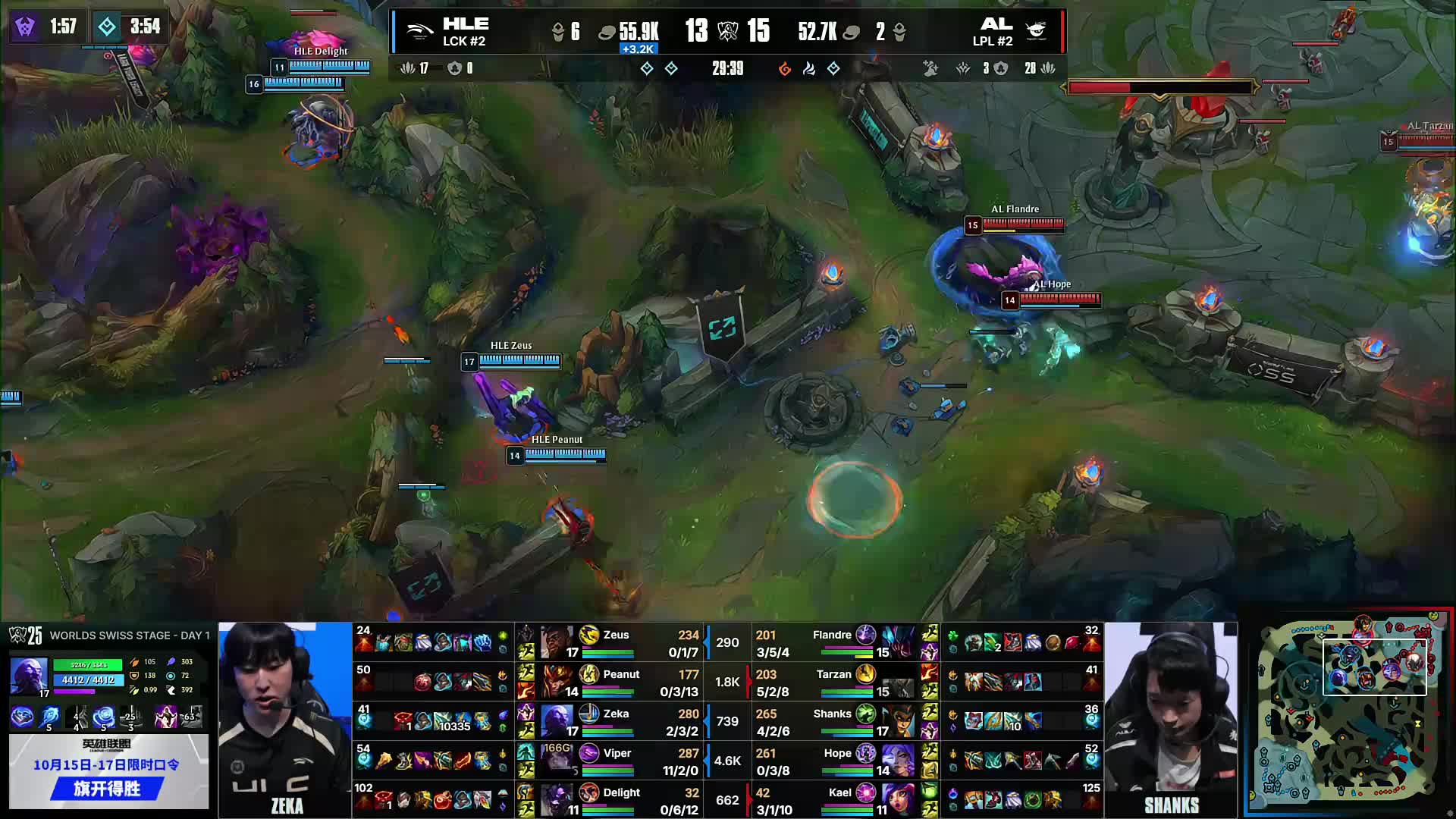
Task: Click the +3.2K gold difference badge
Action: pos(637,50)
